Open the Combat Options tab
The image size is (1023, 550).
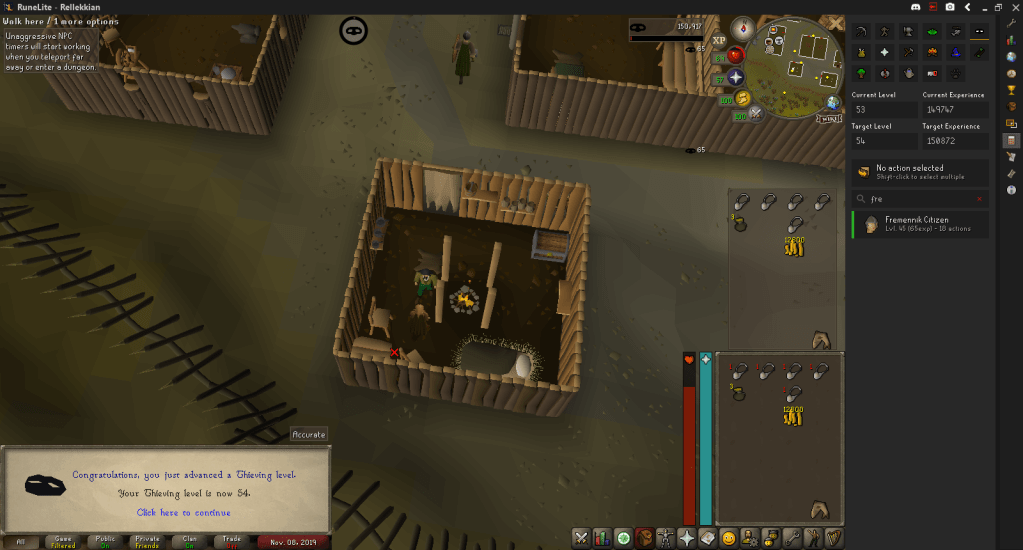point(581,538)
